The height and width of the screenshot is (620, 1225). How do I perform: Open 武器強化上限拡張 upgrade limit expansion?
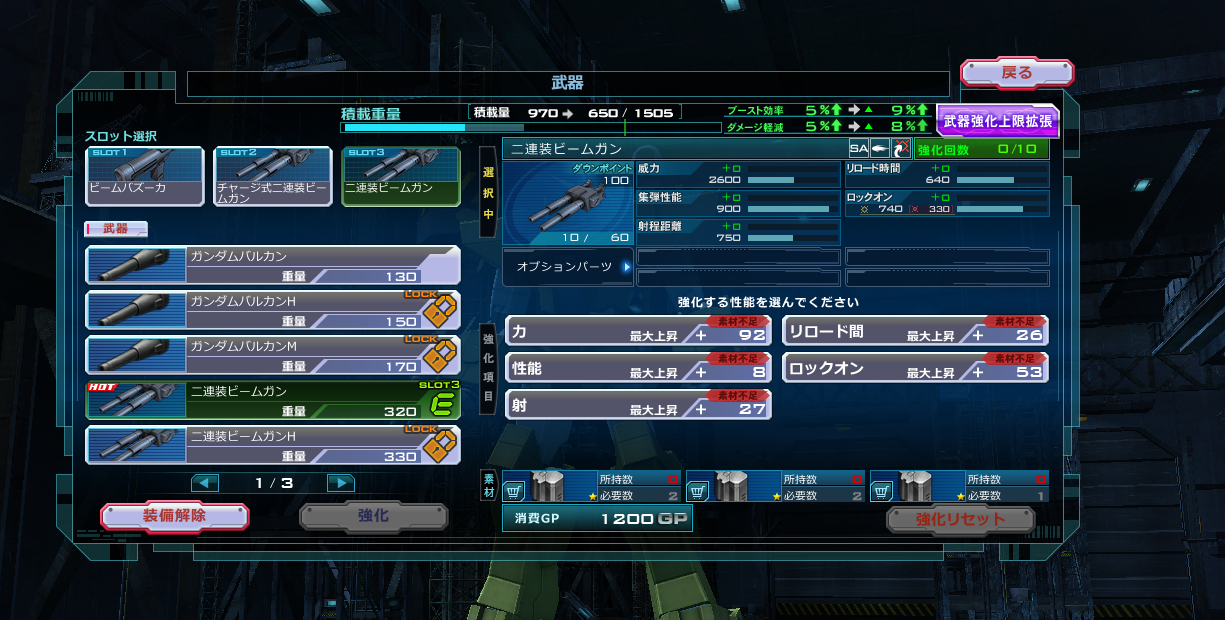[x=996, y=121]
